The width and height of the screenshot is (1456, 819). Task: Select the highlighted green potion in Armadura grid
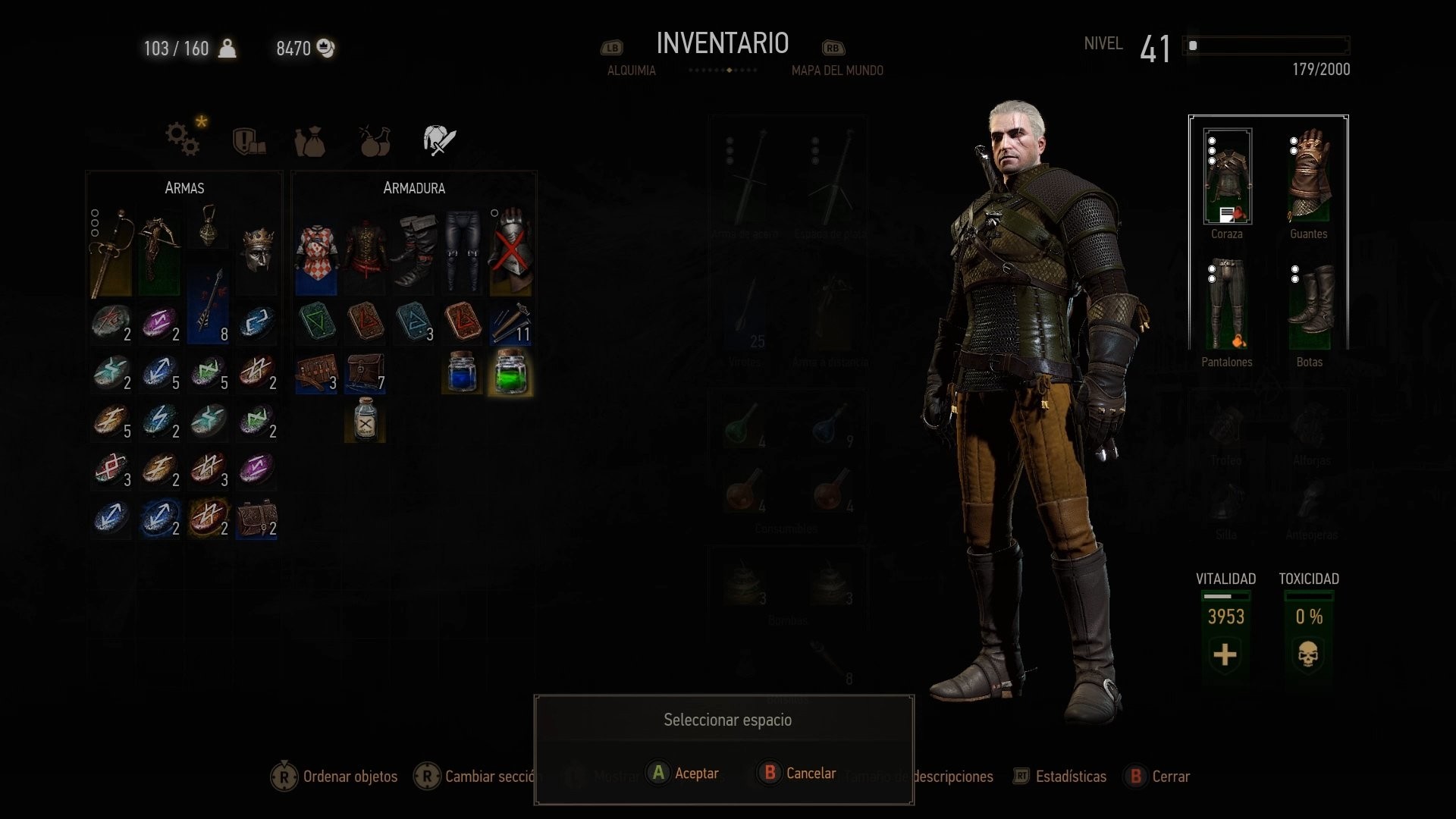coord(510,372)
